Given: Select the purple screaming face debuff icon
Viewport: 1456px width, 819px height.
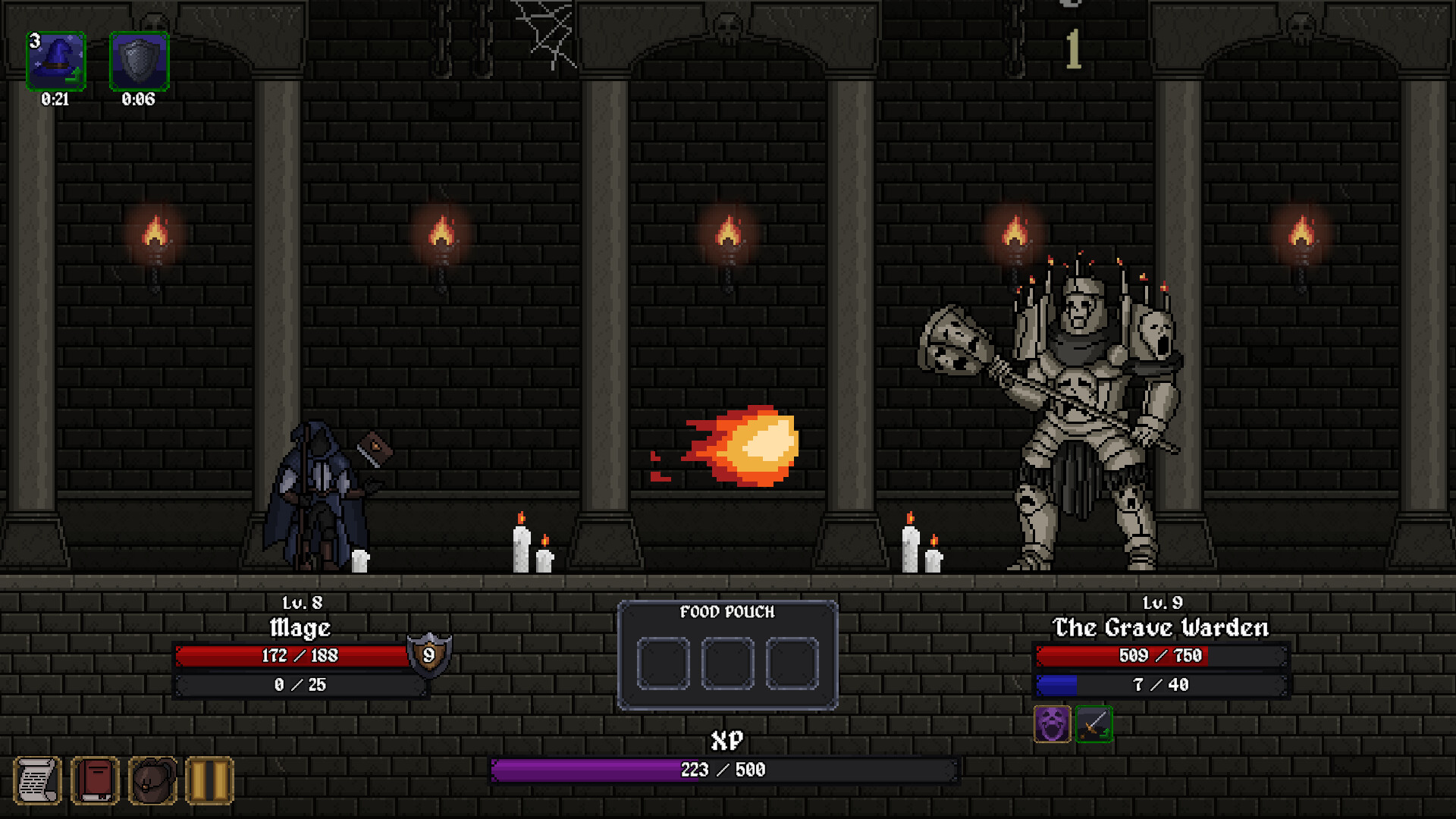Looking at the screenshot, I should (x=1053, y=723).
